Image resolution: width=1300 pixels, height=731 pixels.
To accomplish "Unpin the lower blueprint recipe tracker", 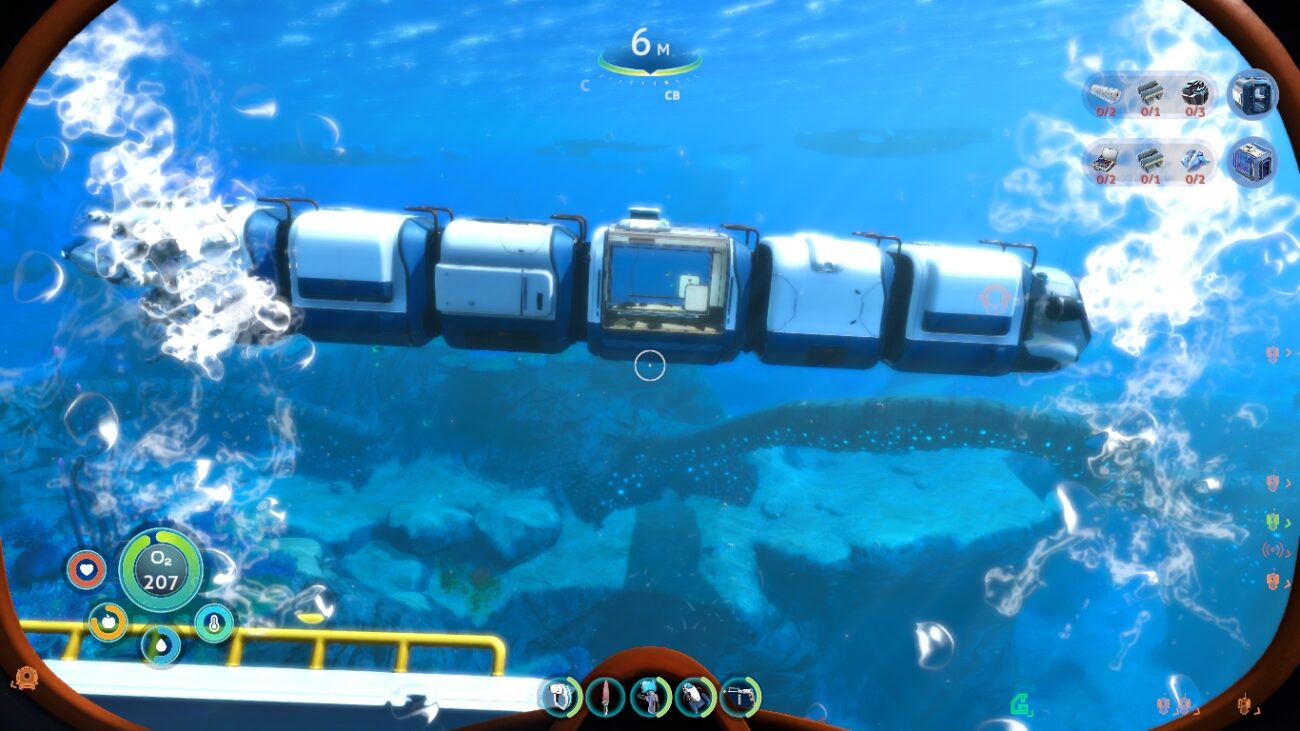I will click(1252, 160).
